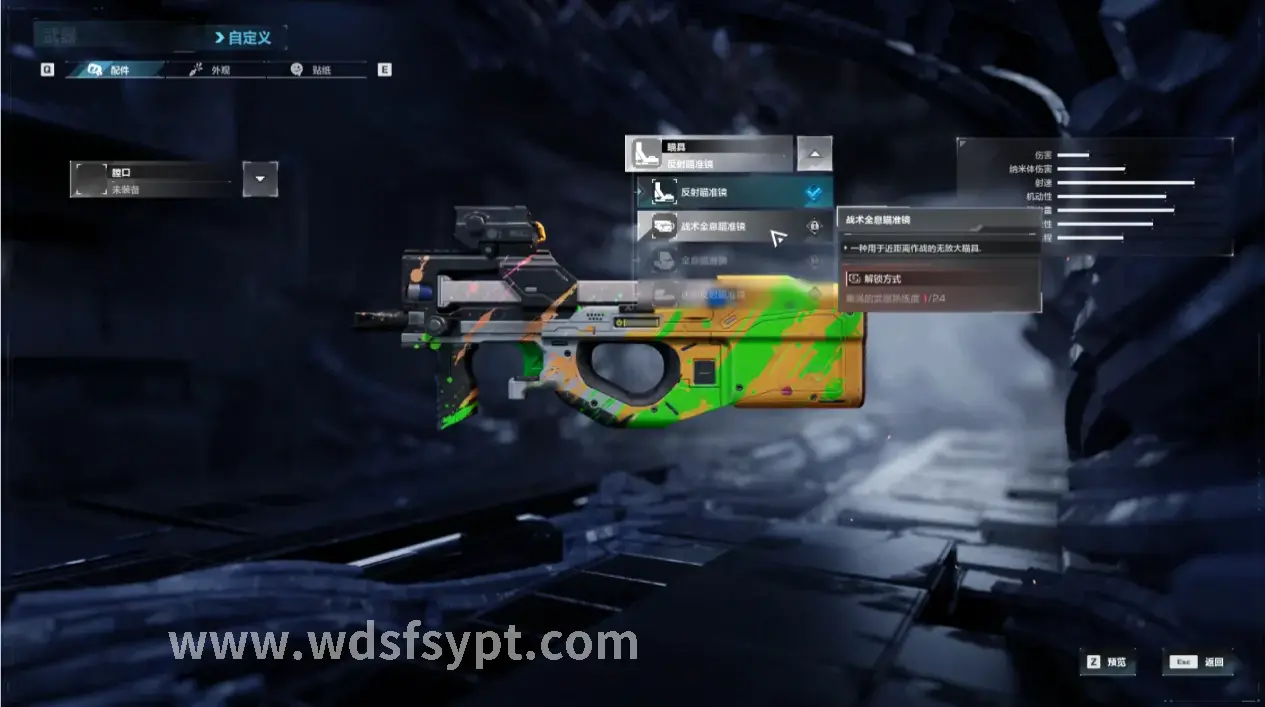Screen dimensions: 1265x707
Task: Collapse the 瞄具 sight list arrow
Action: (814, 154)
